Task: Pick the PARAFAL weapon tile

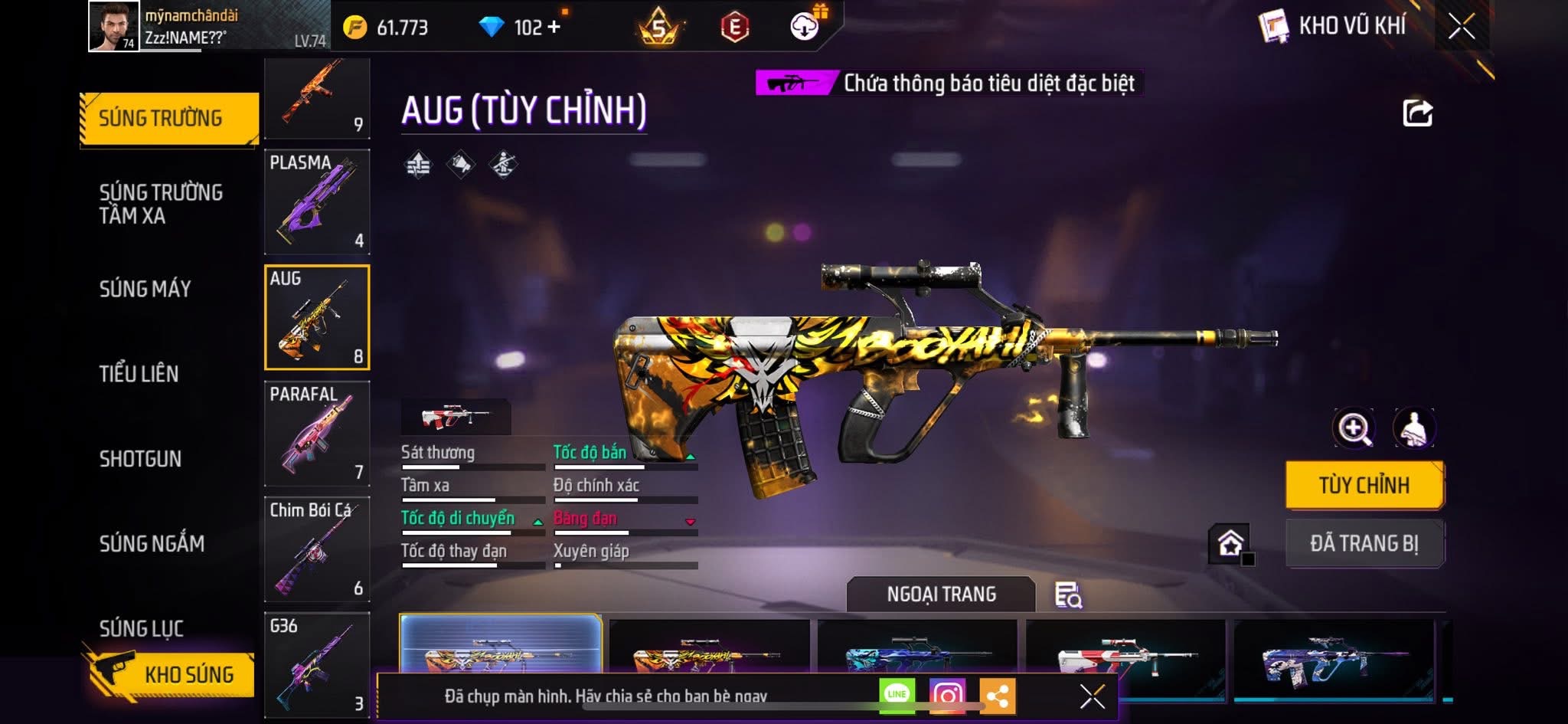Action: coord(317,433)
